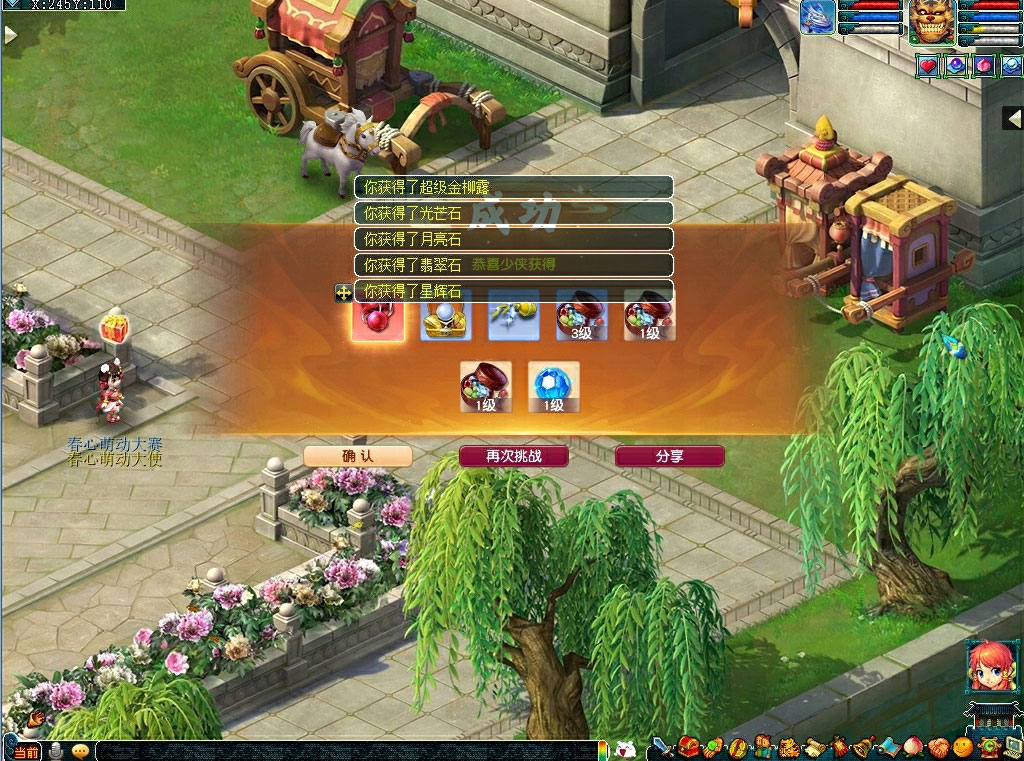The image size is (1024, 761).
Task: Select the 3级 gem box reward
Action: (581, 317)
